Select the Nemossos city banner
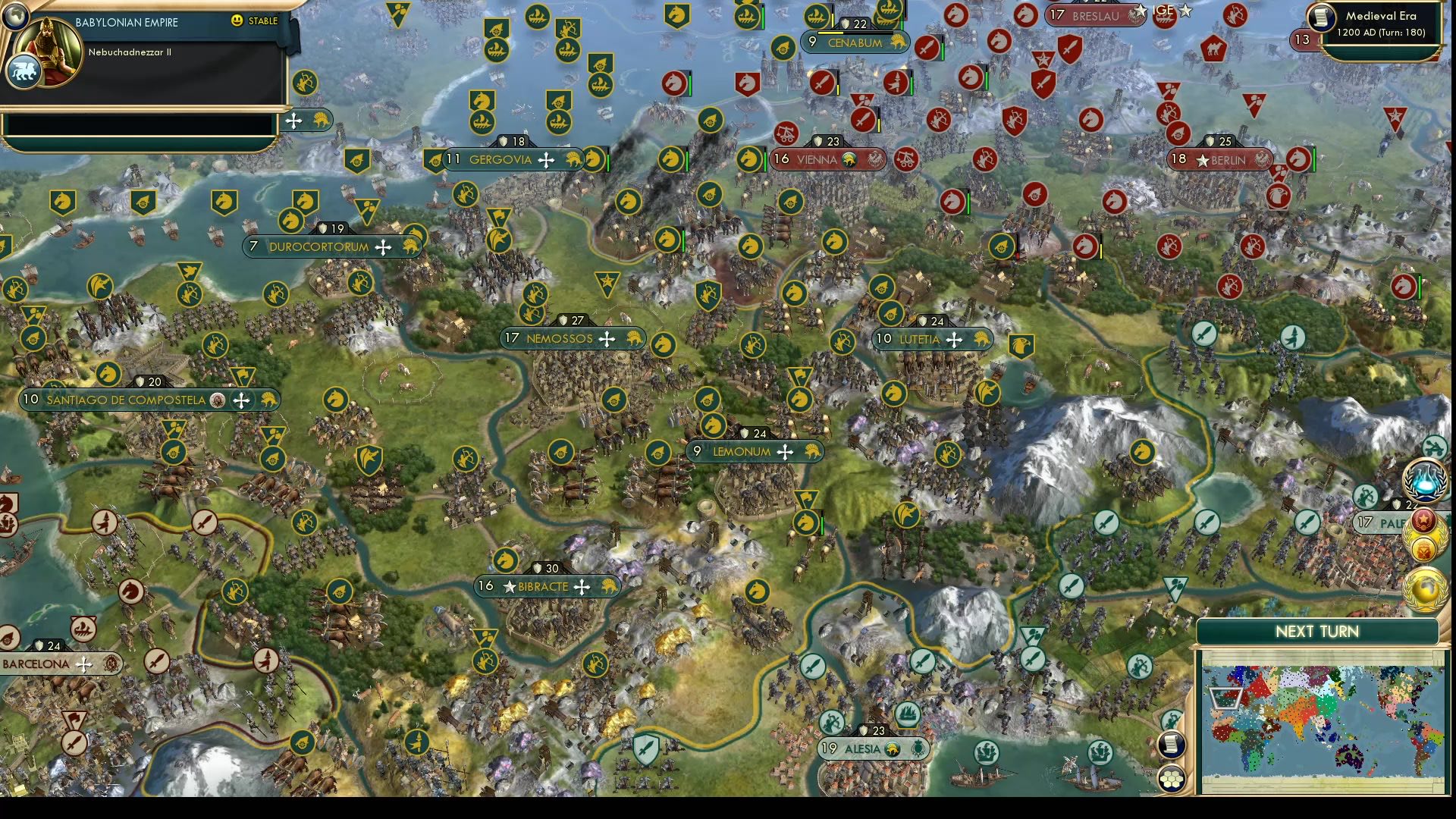 coord(559,339)
